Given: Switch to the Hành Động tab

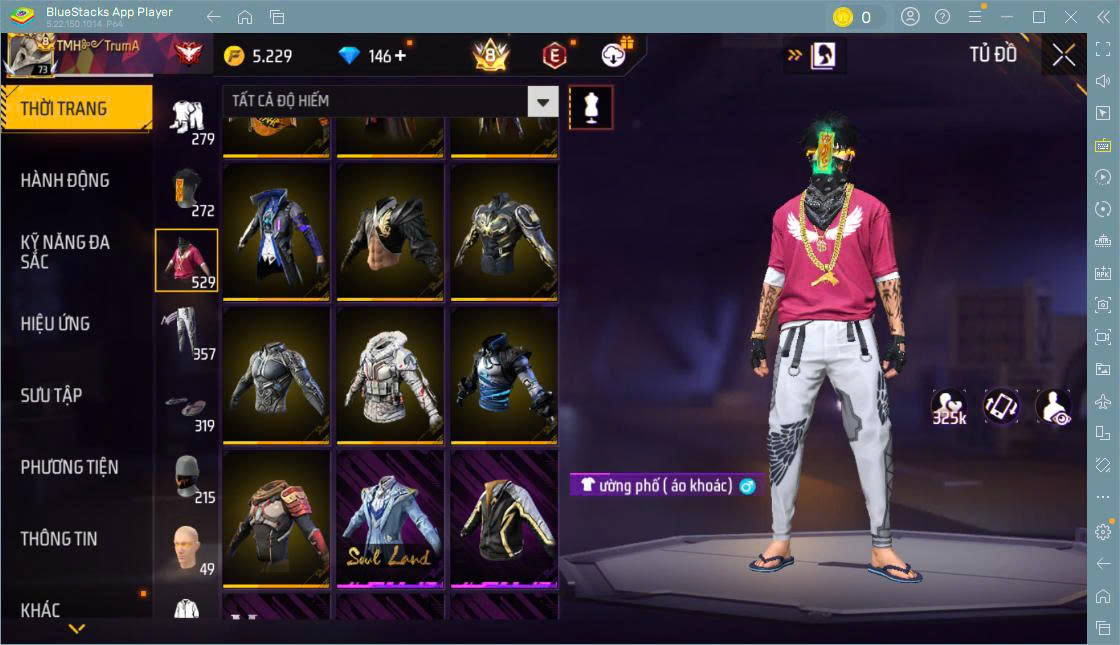Looking at the screenshot, I should (x=66, y=181).
